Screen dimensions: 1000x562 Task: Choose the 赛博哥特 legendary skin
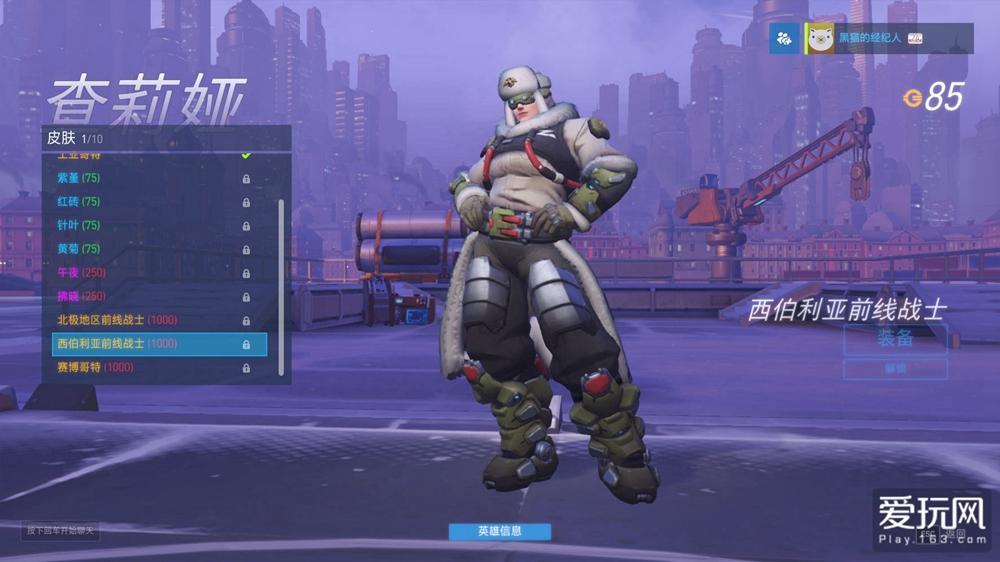point(150,368)
